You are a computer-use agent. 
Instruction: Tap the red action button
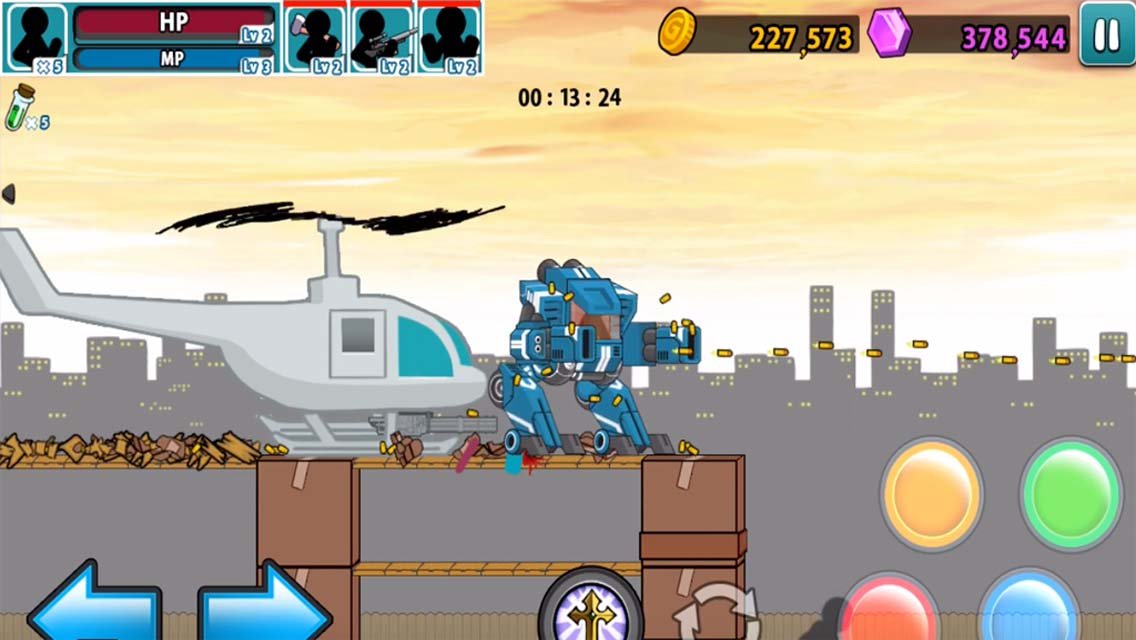[887, 610]
